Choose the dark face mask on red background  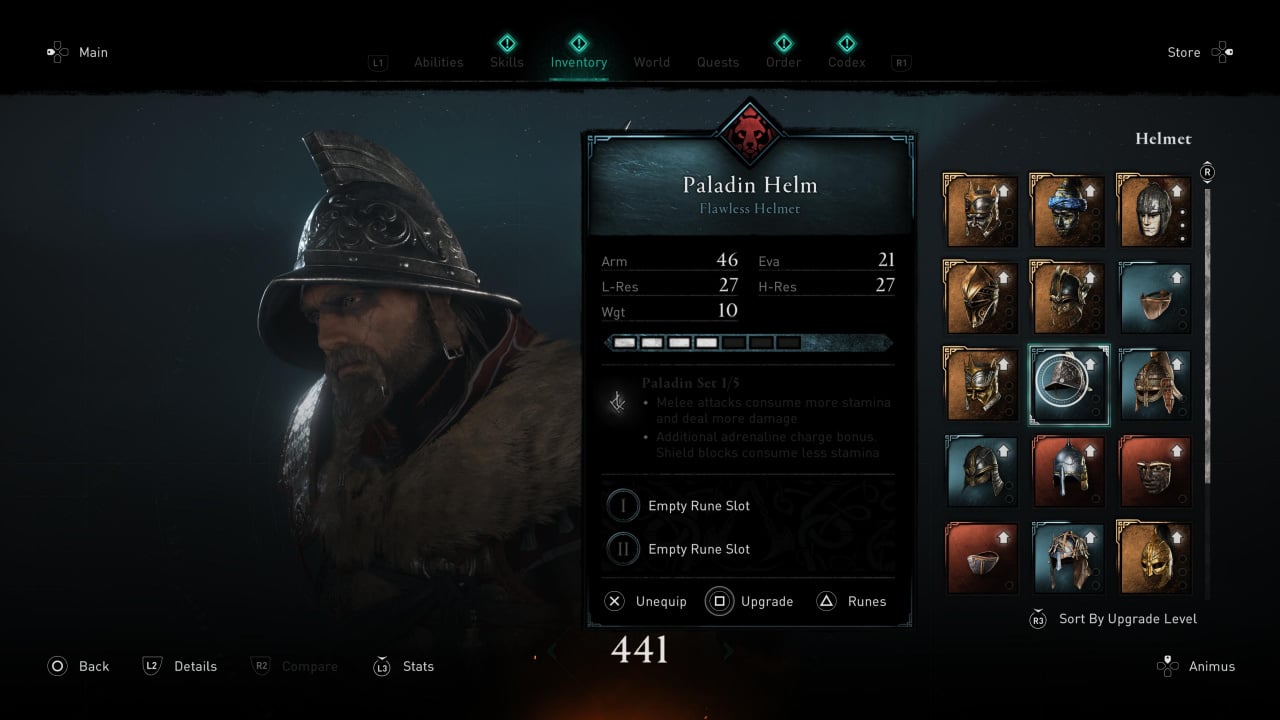coord(1154,471)
